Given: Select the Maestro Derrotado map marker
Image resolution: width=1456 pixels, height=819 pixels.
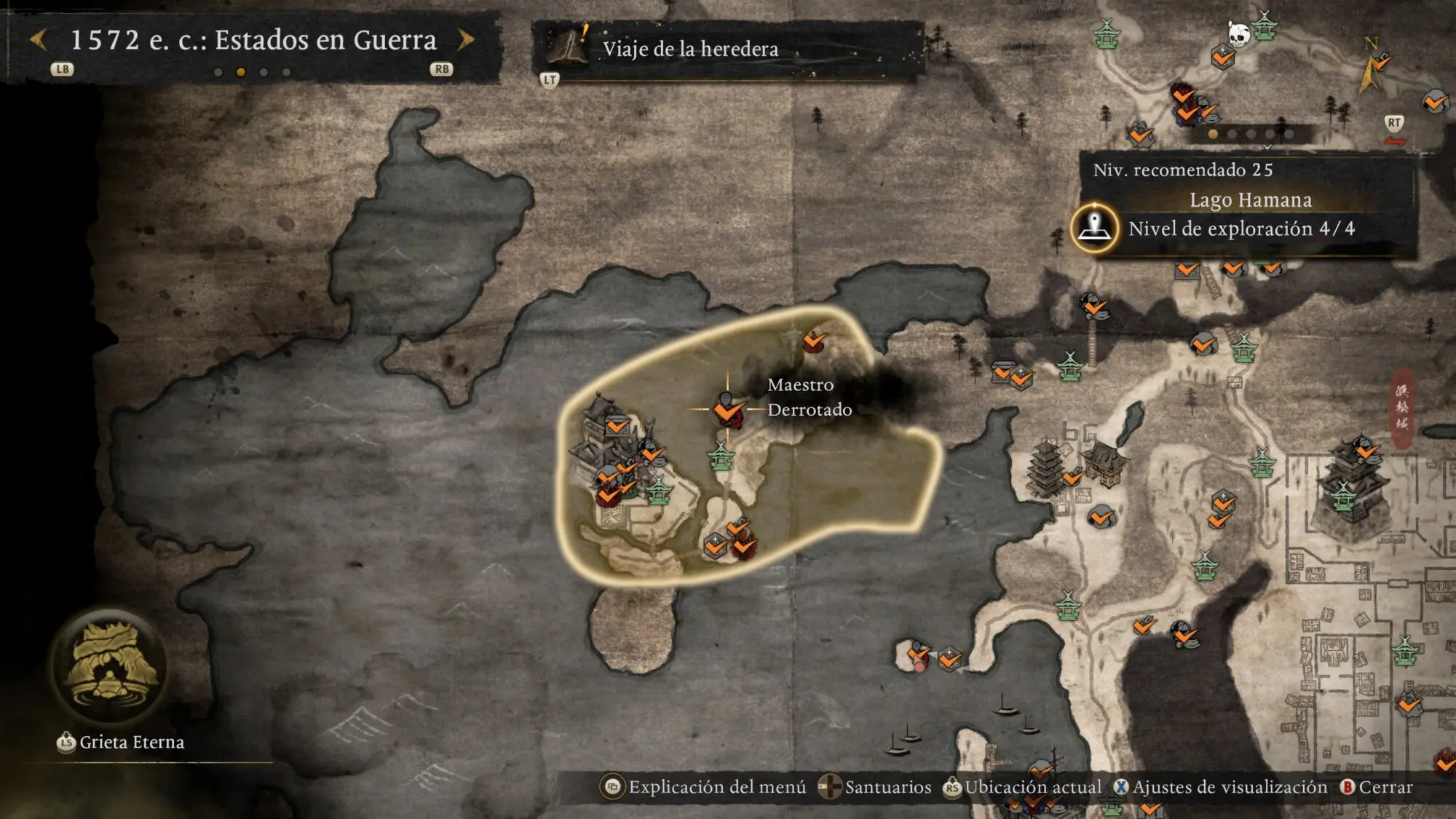Looking at the screenshot, I should pyautogui.click(x=727, y=410).
